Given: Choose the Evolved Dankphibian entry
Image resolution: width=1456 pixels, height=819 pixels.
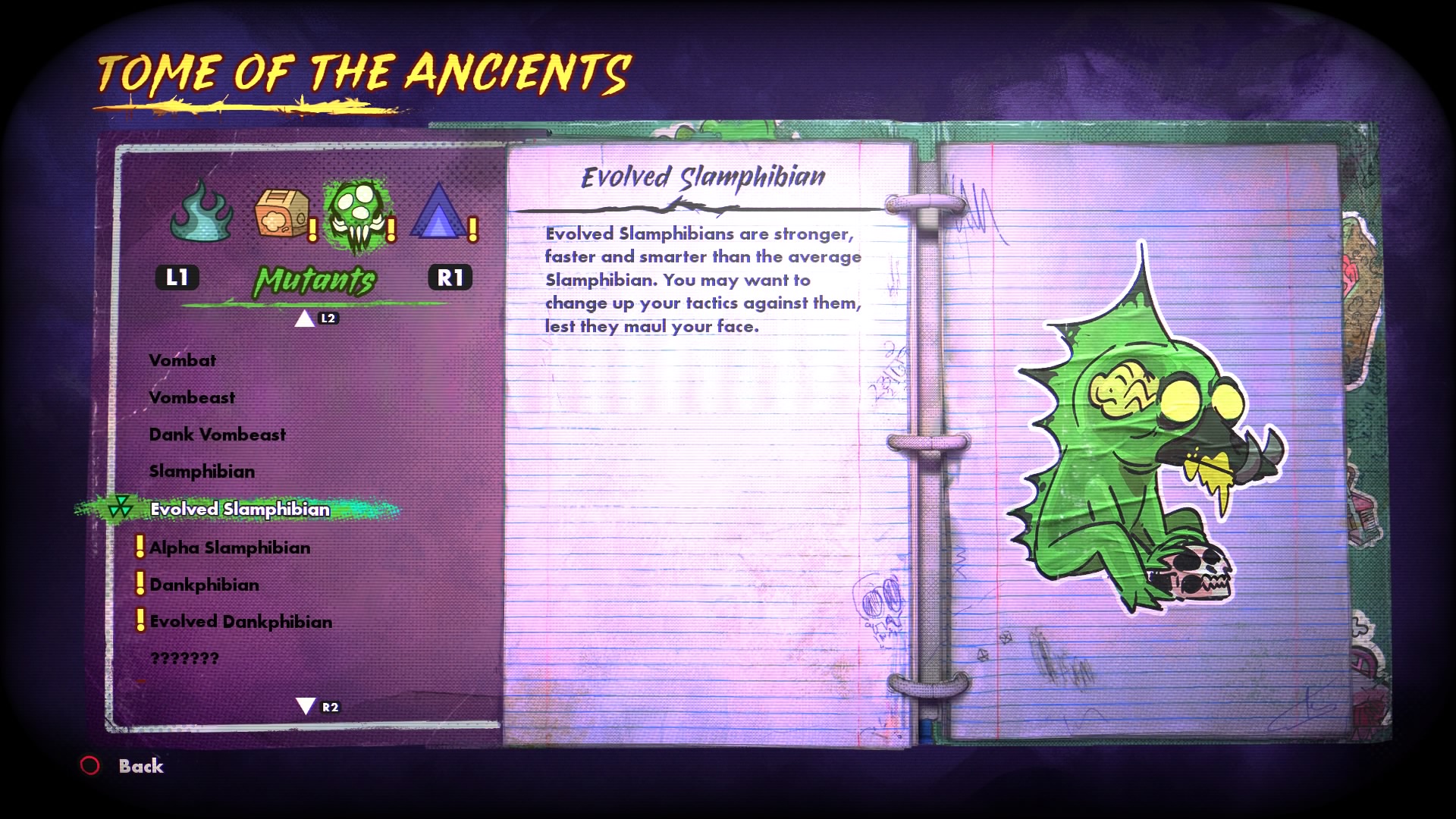Looking at the screenshot, I should (240, 622).
